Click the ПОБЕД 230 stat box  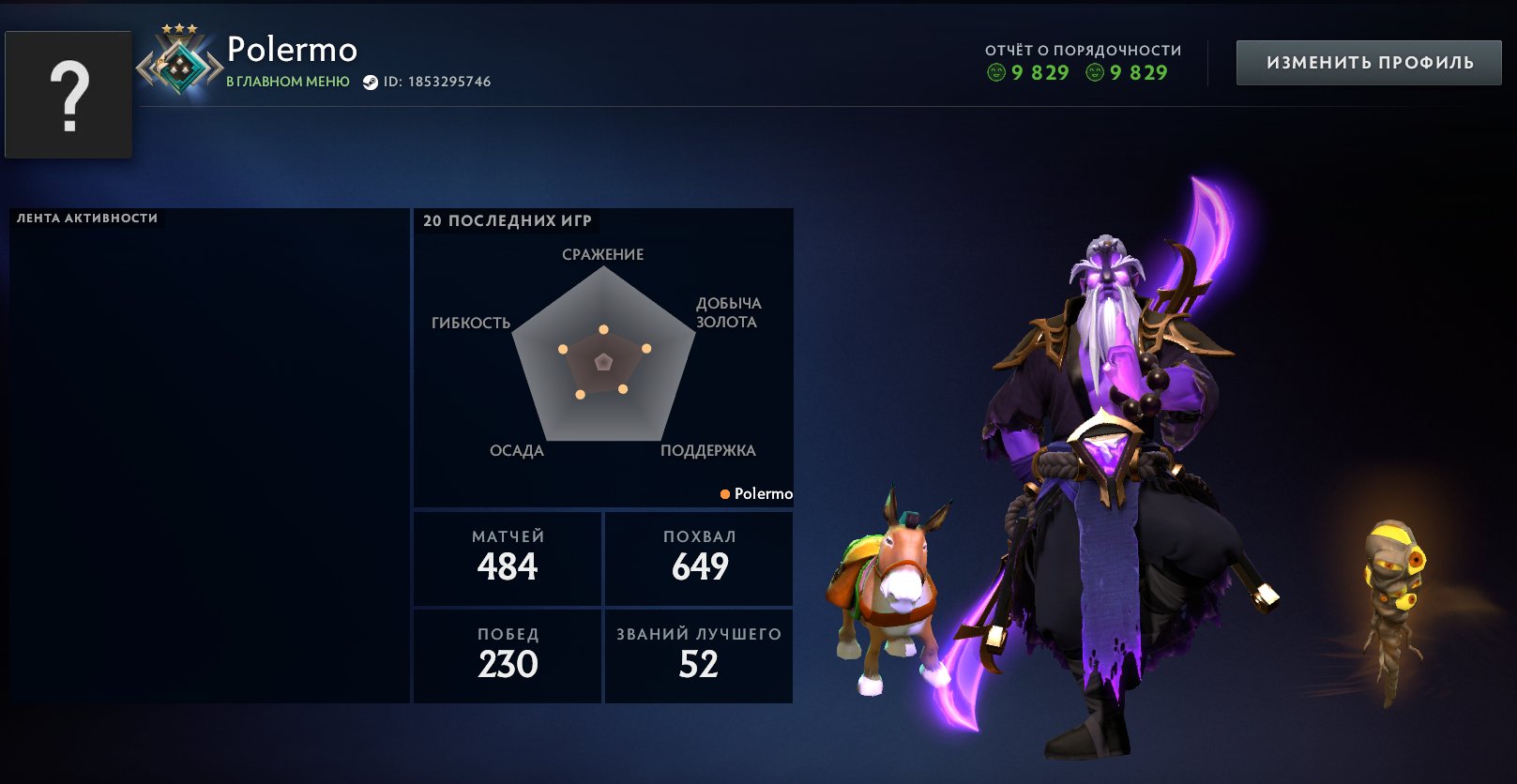pos(507,656)
